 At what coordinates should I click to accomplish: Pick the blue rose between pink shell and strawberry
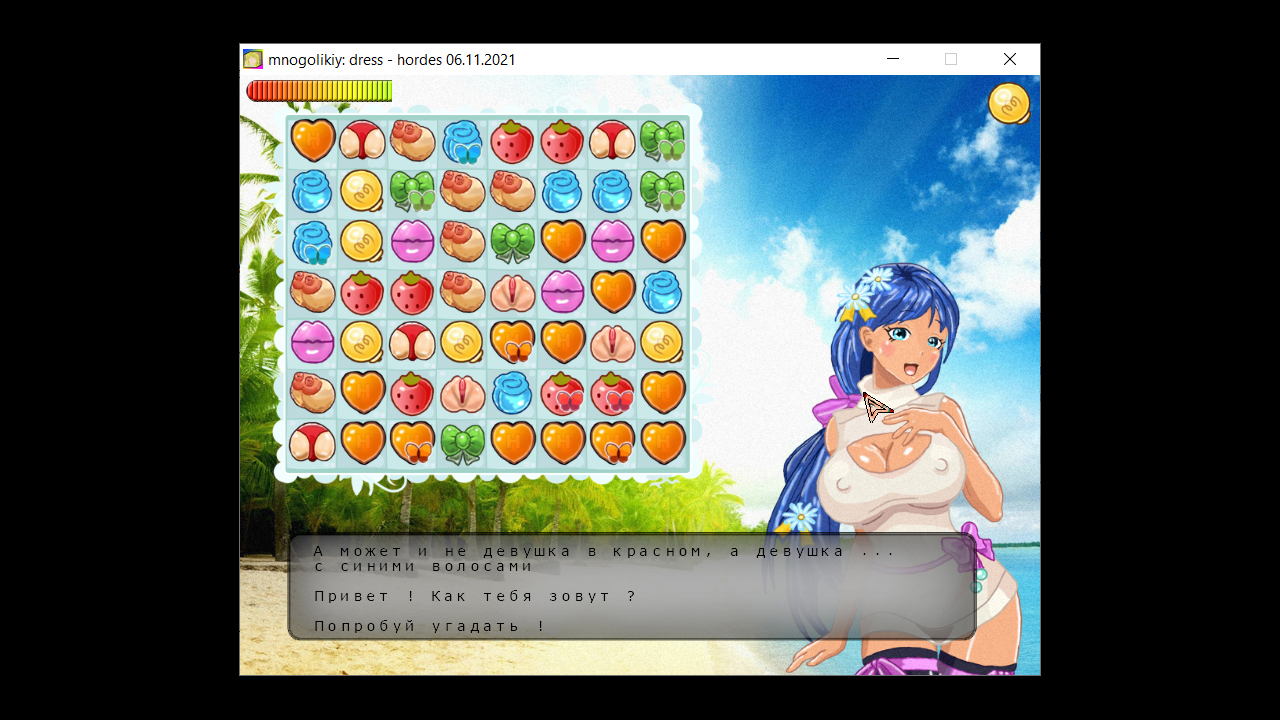point(513,392)
